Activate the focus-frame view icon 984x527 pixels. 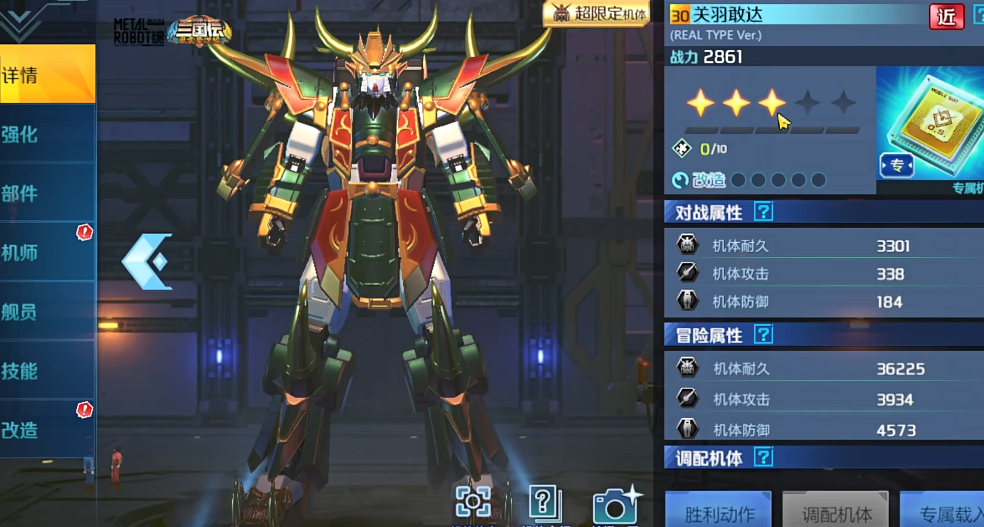click(472, 503)
